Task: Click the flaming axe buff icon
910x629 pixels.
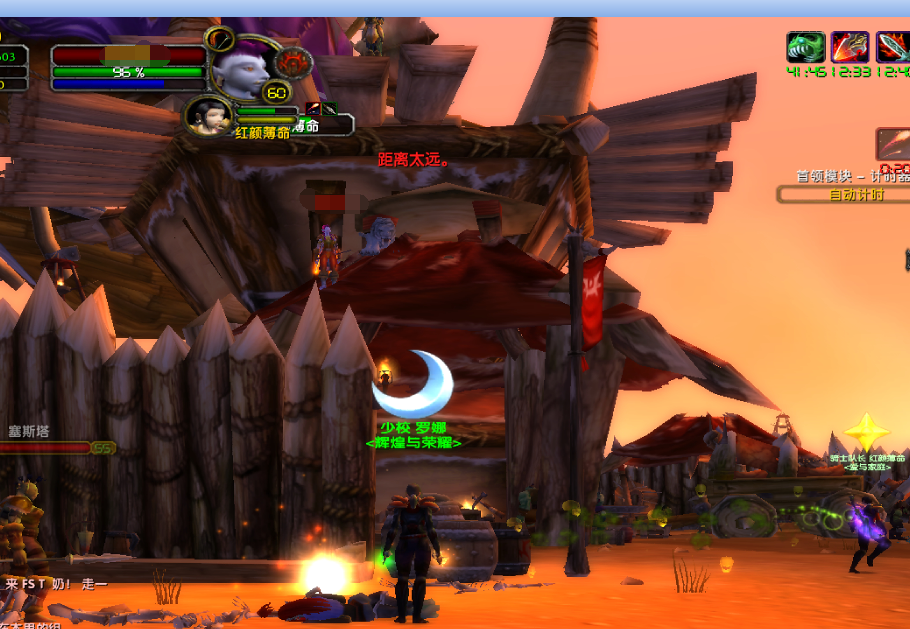Action: (849, 47)
